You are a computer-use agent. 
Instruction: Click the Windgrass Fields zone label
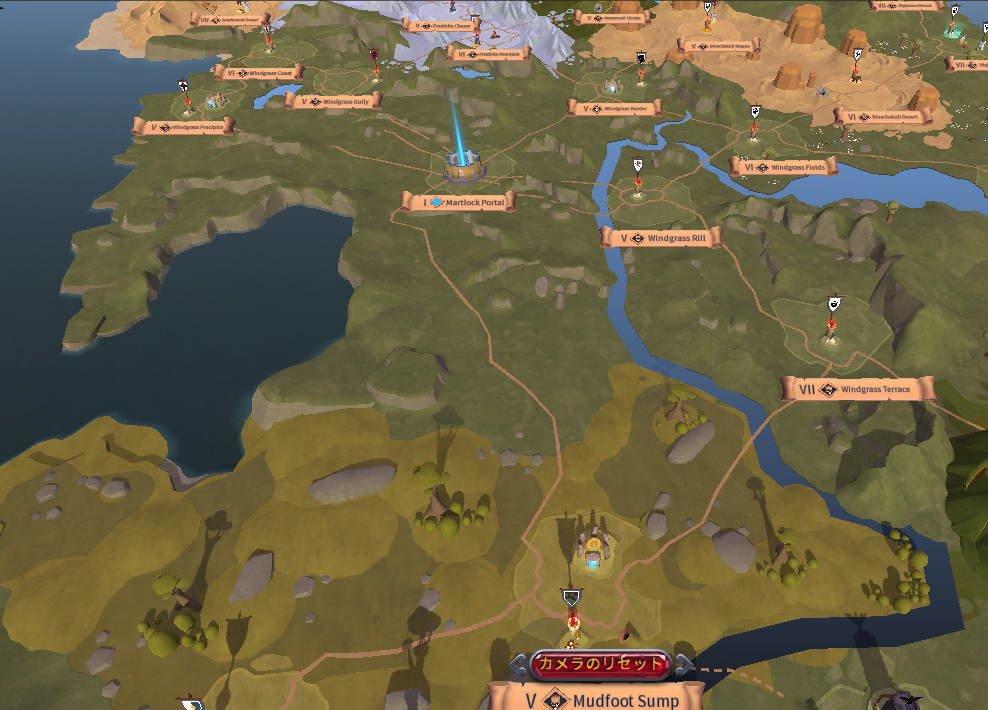pos(783,167)
